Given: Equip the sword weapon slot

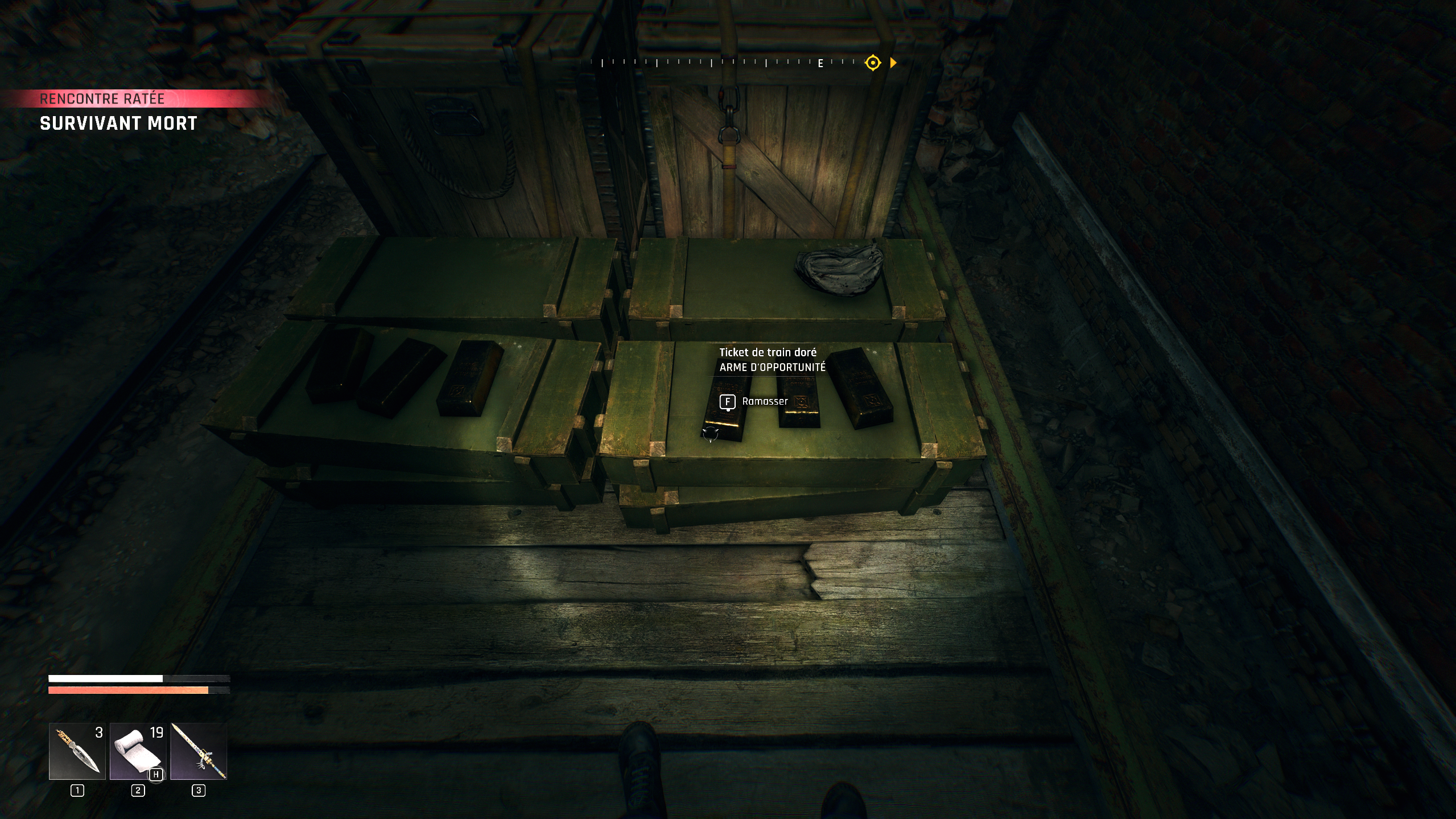Looking at the screenshot, I should click(199, 751).
